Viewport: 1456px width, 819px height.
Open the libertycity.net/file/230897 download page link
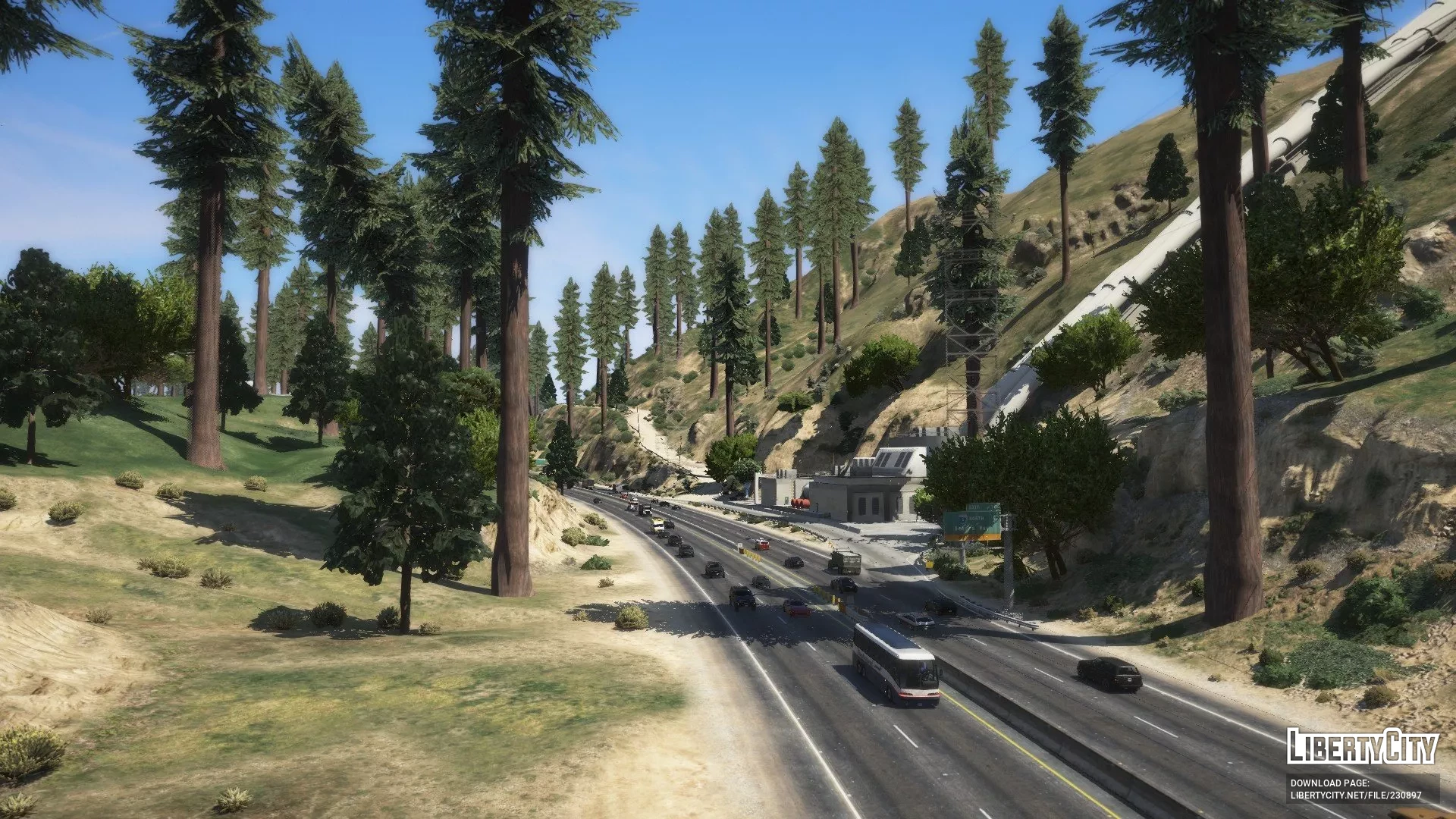1356,795
